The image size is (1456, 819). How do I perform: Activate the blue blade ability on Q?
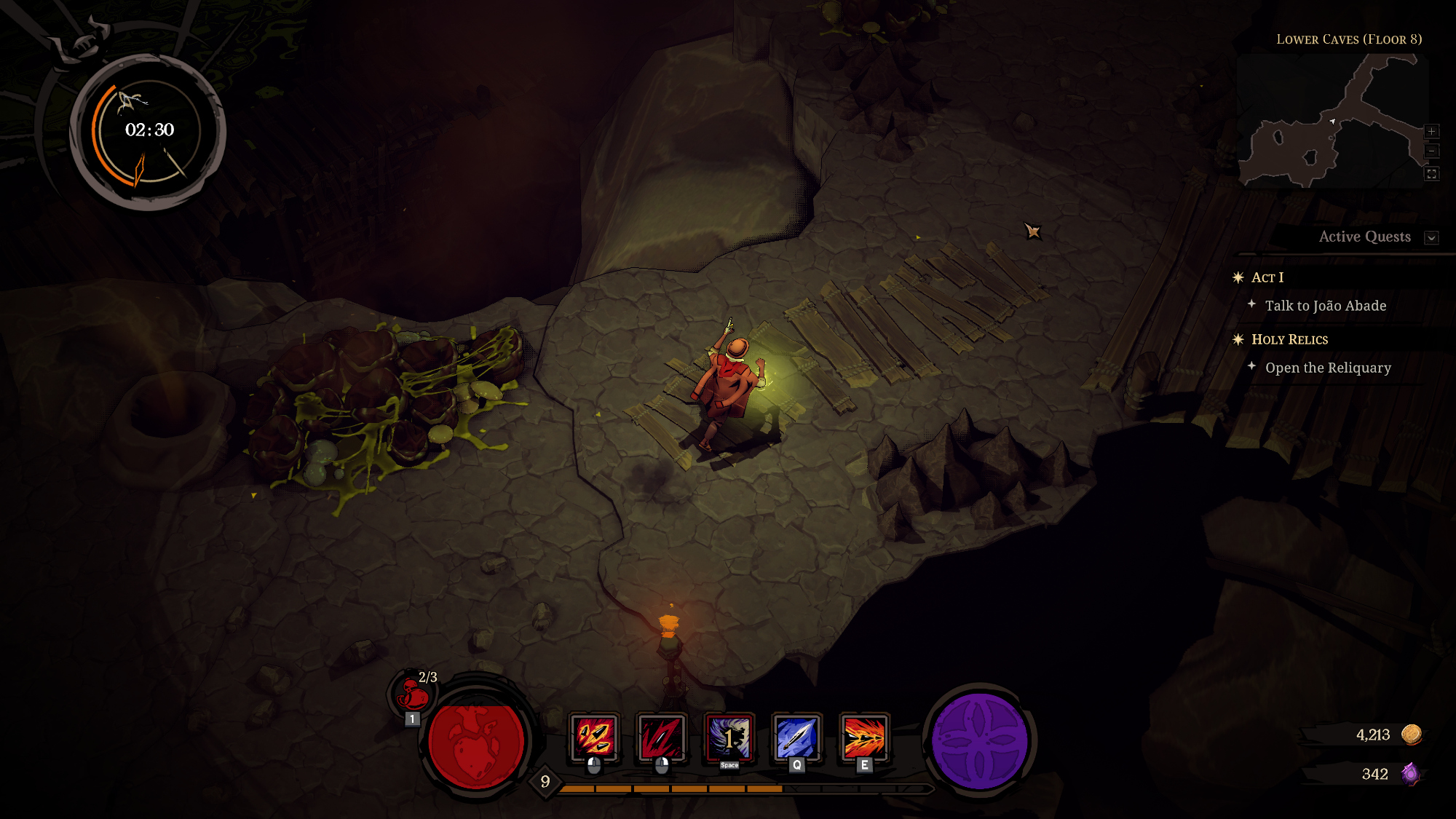pos(796,737)
